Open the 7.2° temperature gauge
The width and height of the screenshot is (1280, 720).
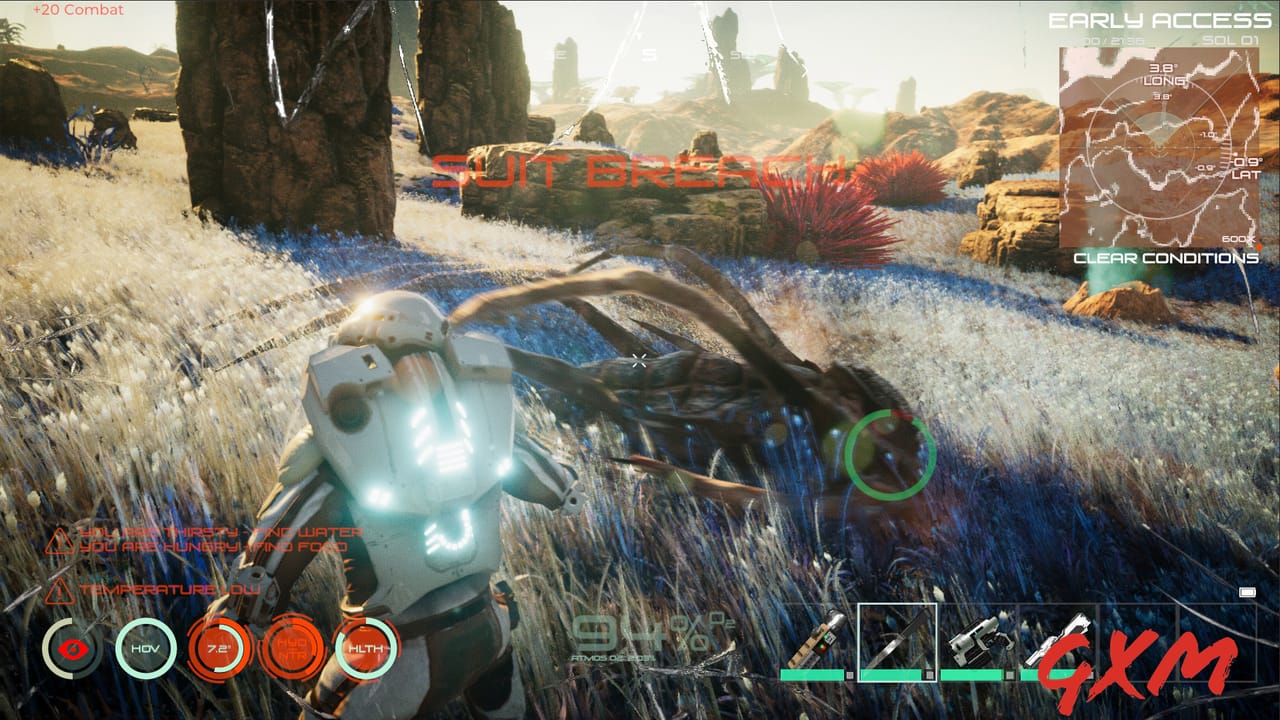(218, 647)
